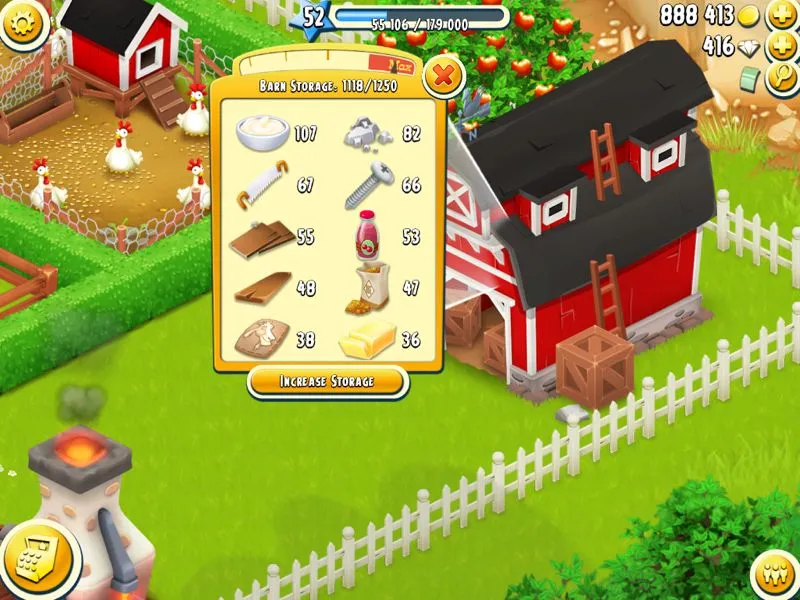Select the red juice bottle item
Viewport: 800px width, 600px height.
(x=370, y=236)
